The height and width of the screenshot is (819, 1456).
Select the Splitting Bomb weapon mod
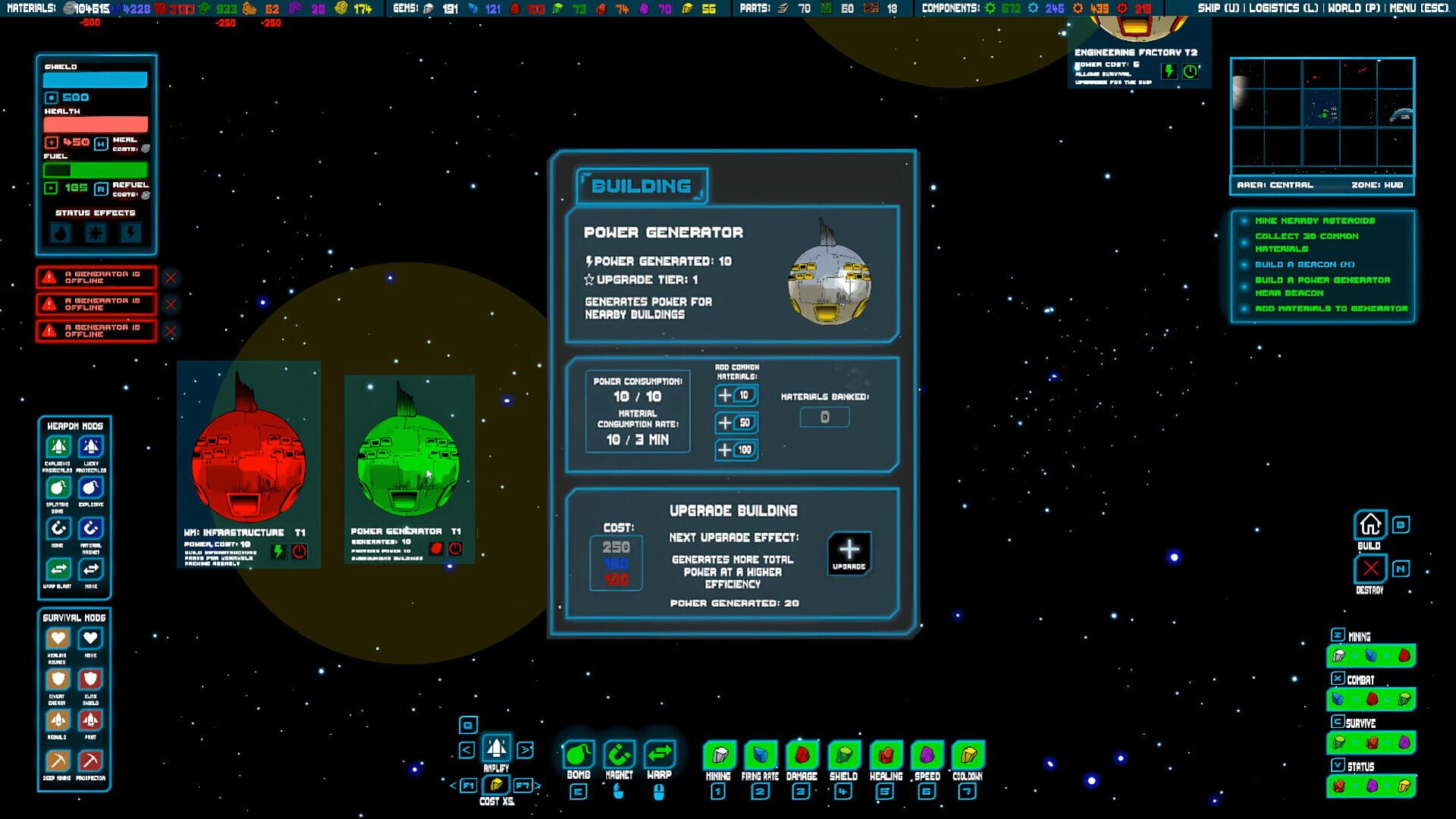(x=58, y=488)
